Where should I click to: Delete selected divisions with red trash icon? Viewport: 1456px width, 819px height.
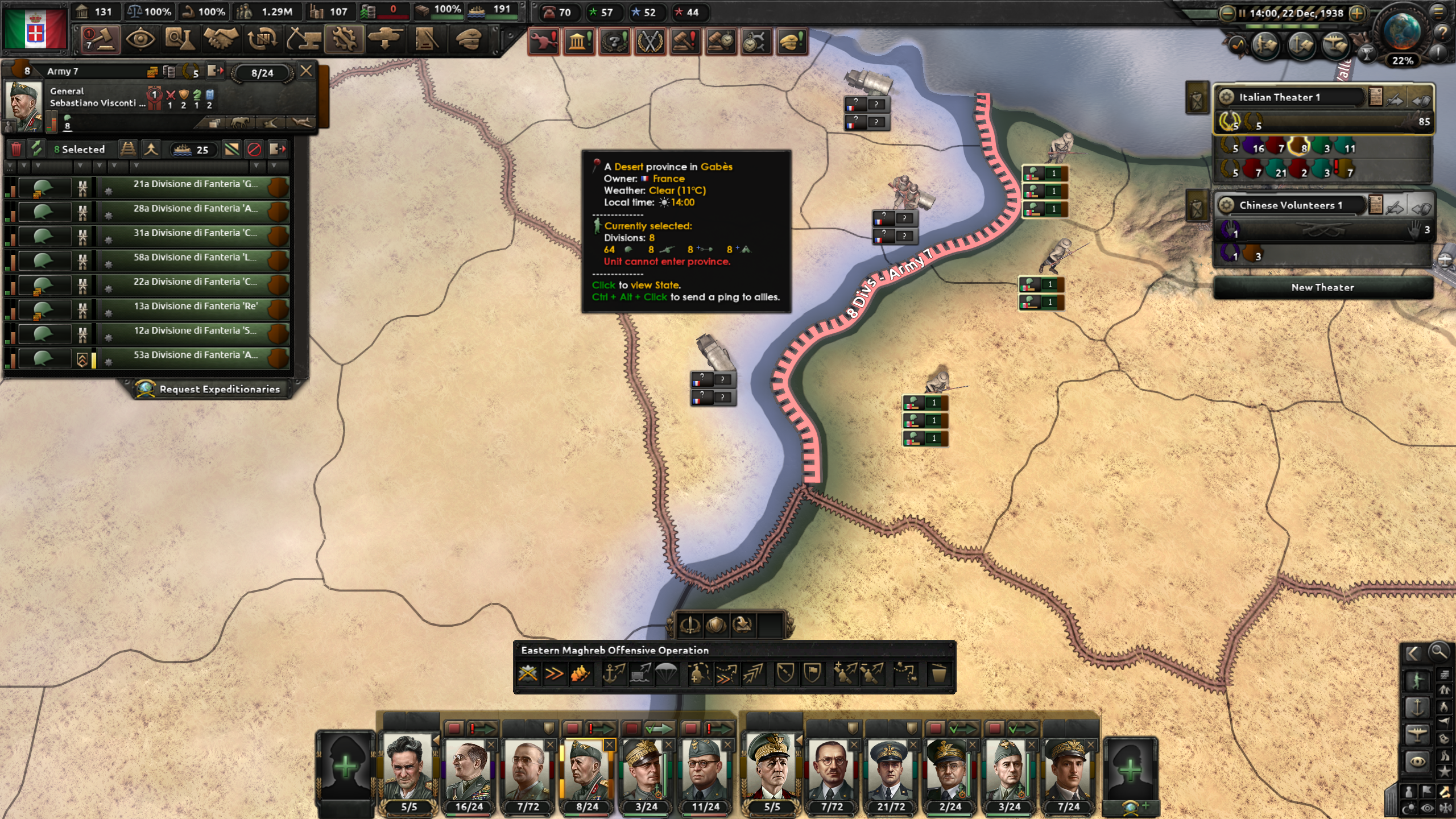(x=16, y=150)
